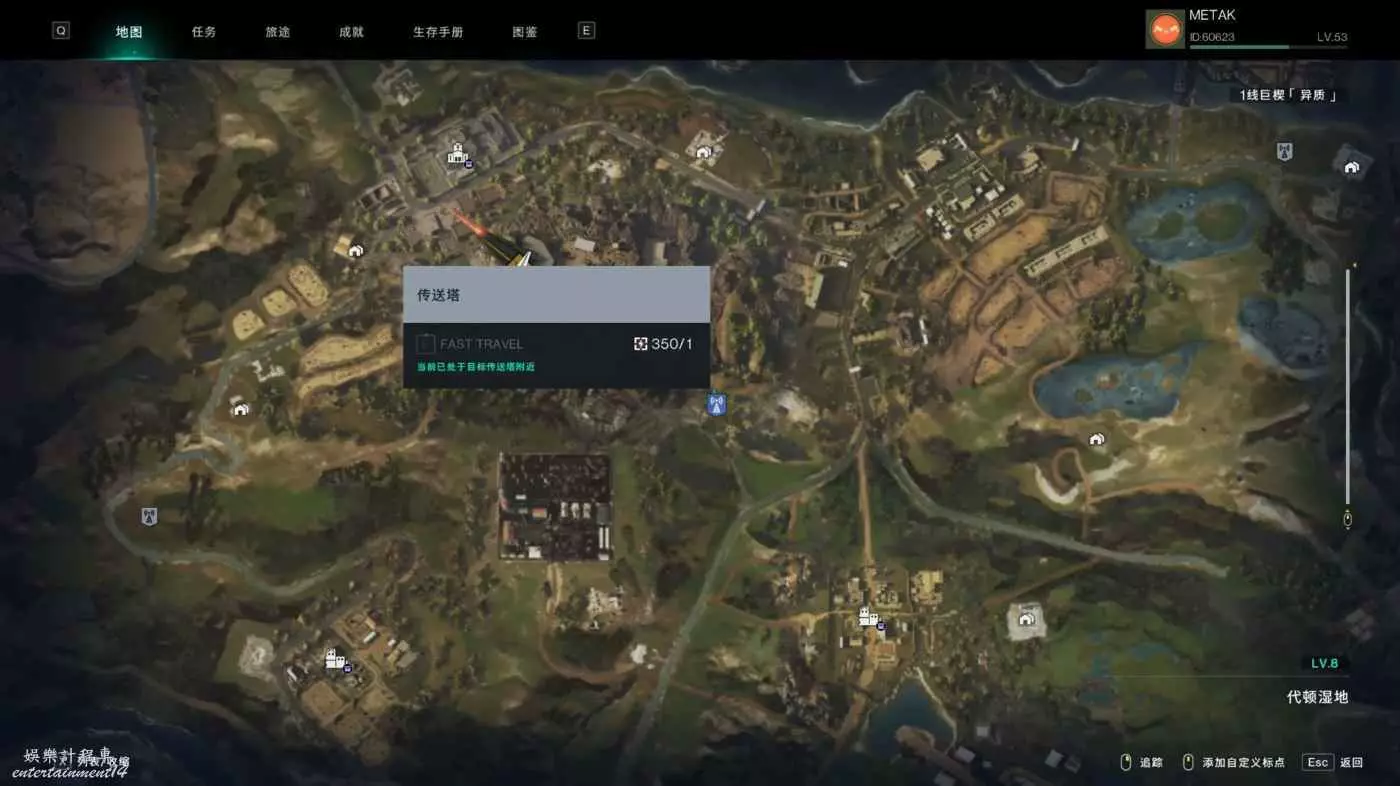
Task: Open the 成就 achievements tab
Action: point(352,32)
